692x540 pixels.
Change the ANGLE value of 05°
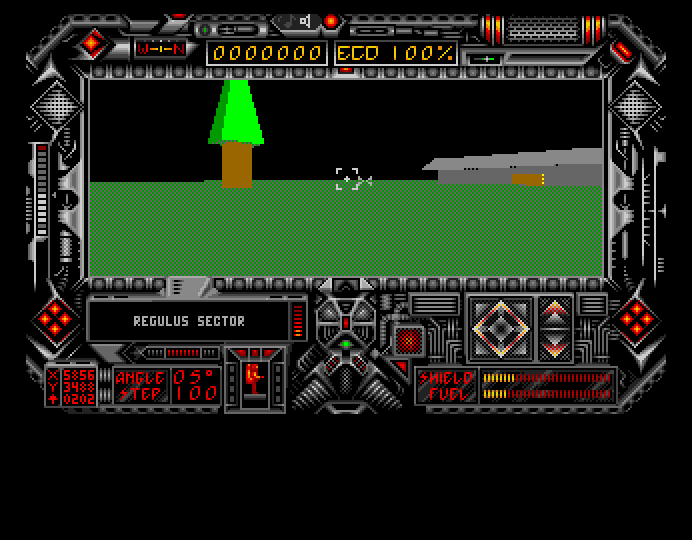[x=196, y=377]
